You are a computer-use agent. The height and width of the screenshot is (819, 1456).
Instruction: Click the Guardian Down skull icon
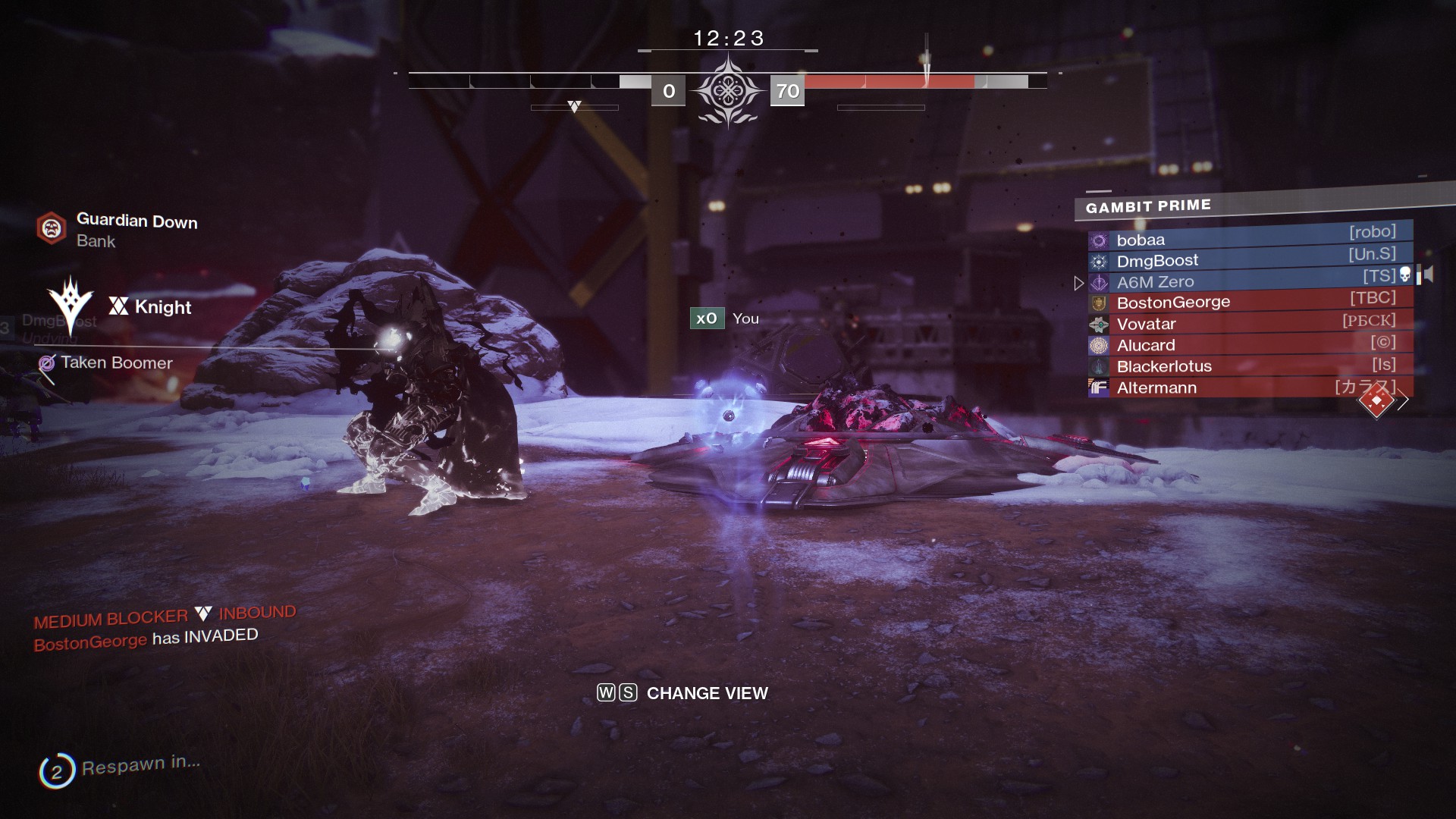(52, 227)
